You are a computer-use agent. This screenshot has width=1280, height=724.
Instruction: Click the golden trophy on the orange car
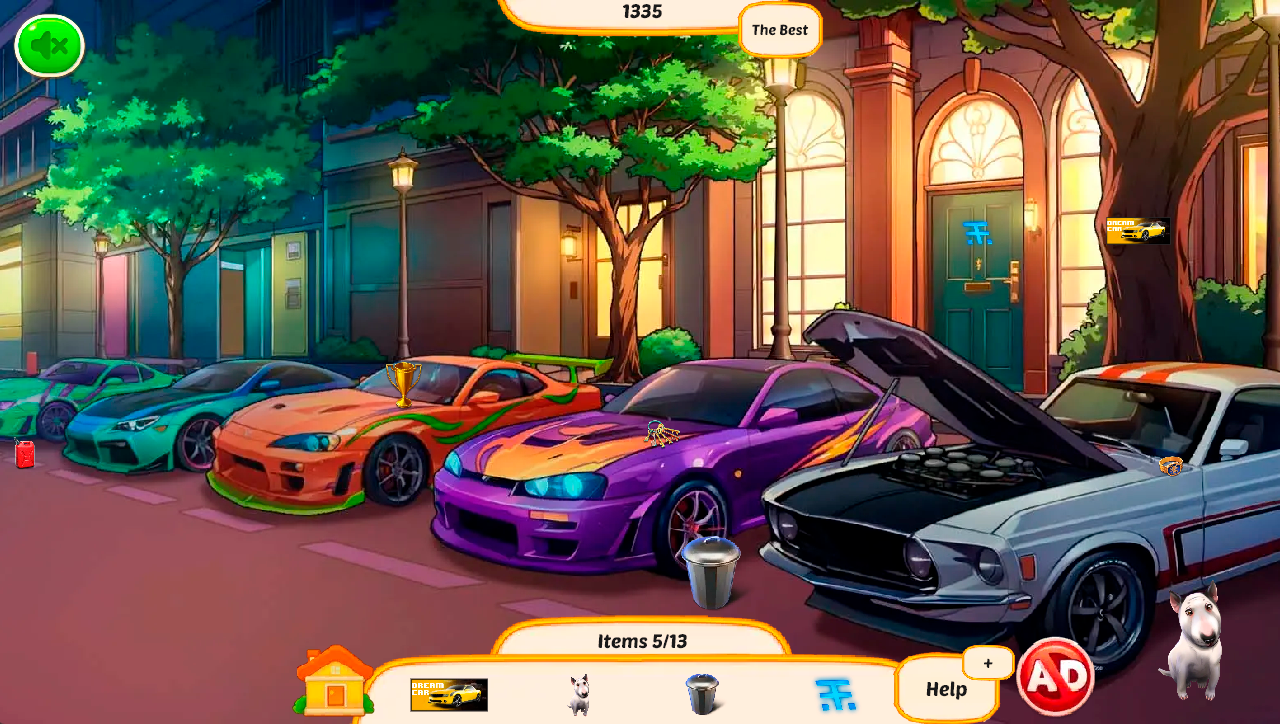pos(404,385)
